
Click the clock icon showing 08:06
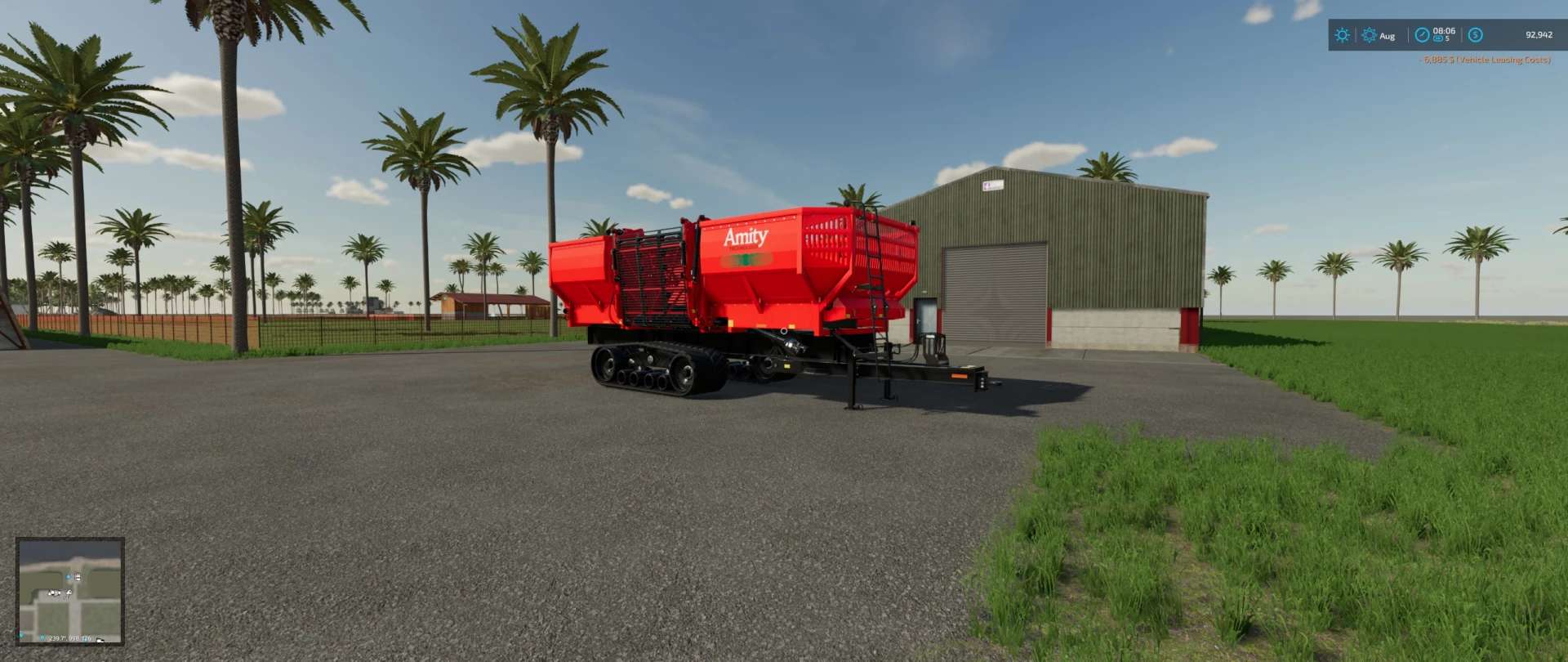(x=1422, y=35)
